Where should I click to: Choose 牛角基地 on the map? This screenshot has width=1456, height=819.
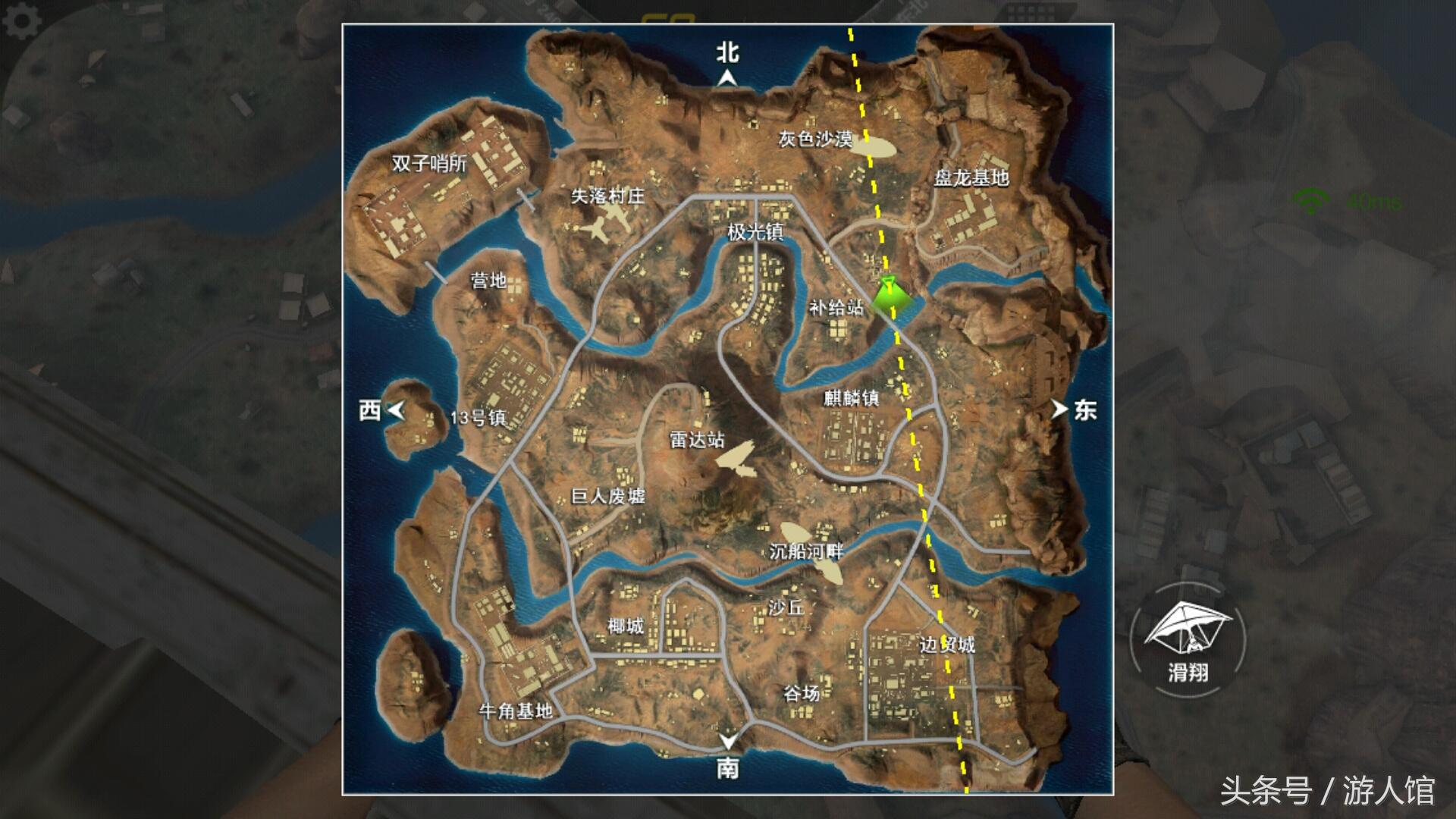[516, 711]
